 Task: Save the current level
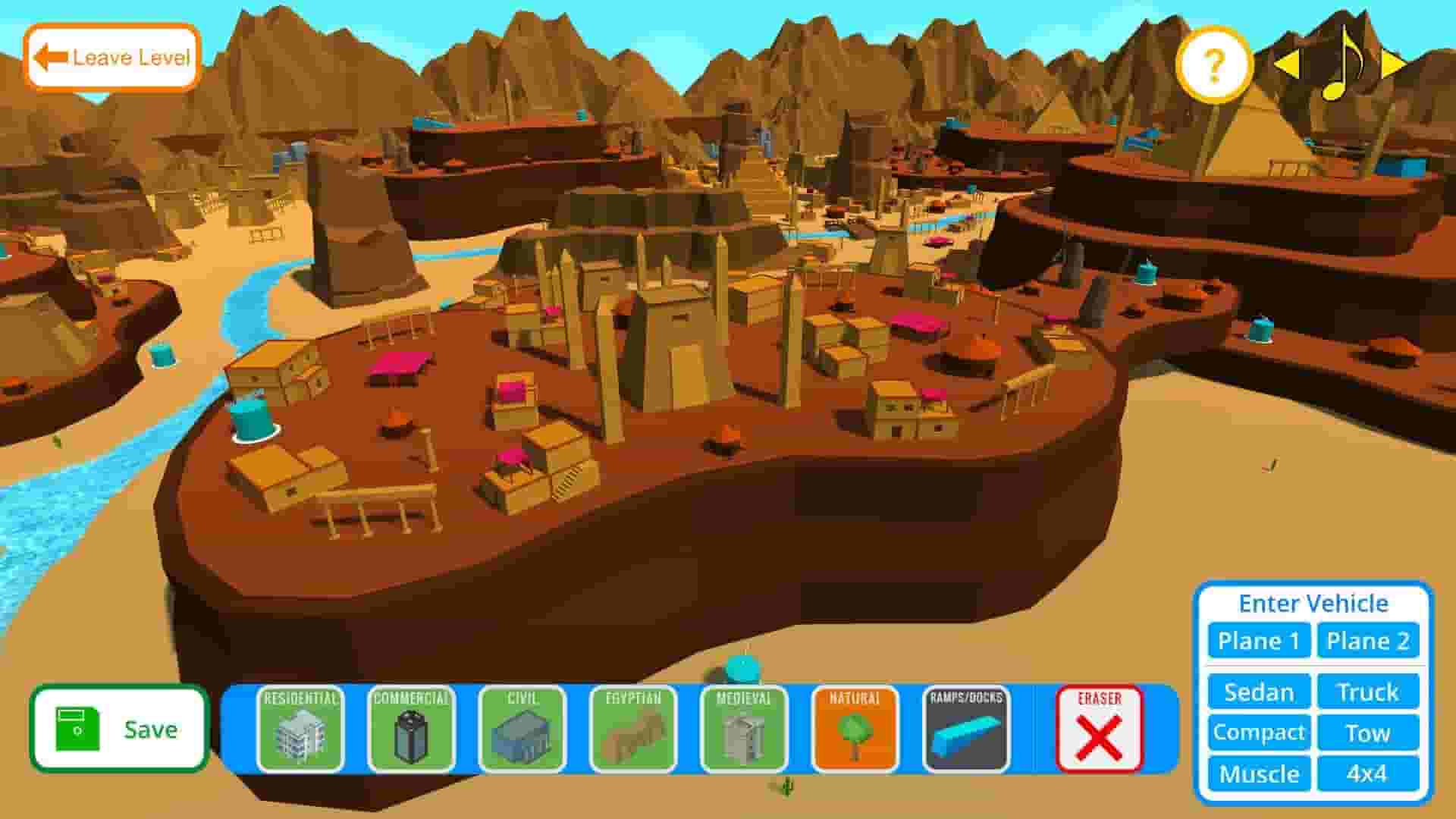click(118, 730)
